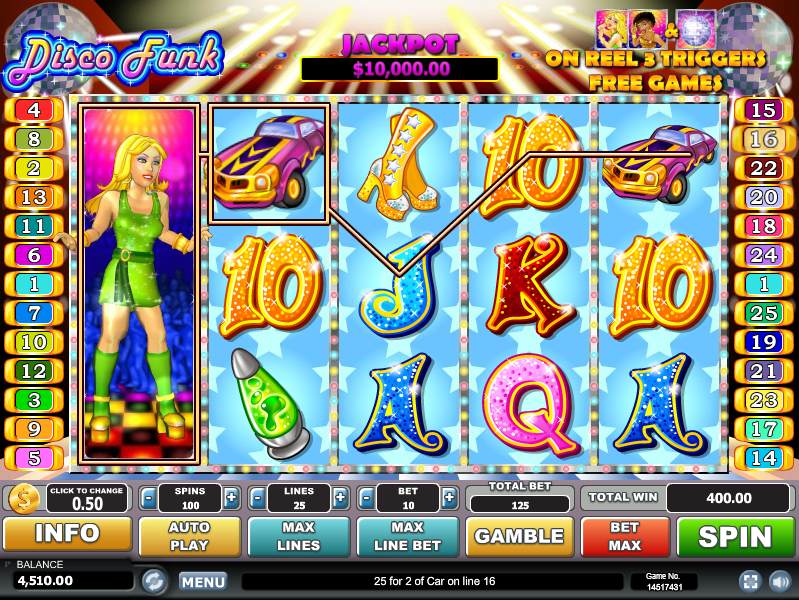Raise the bet per line
The height and width of the screenshot is (600, 799).
(449, 497)
